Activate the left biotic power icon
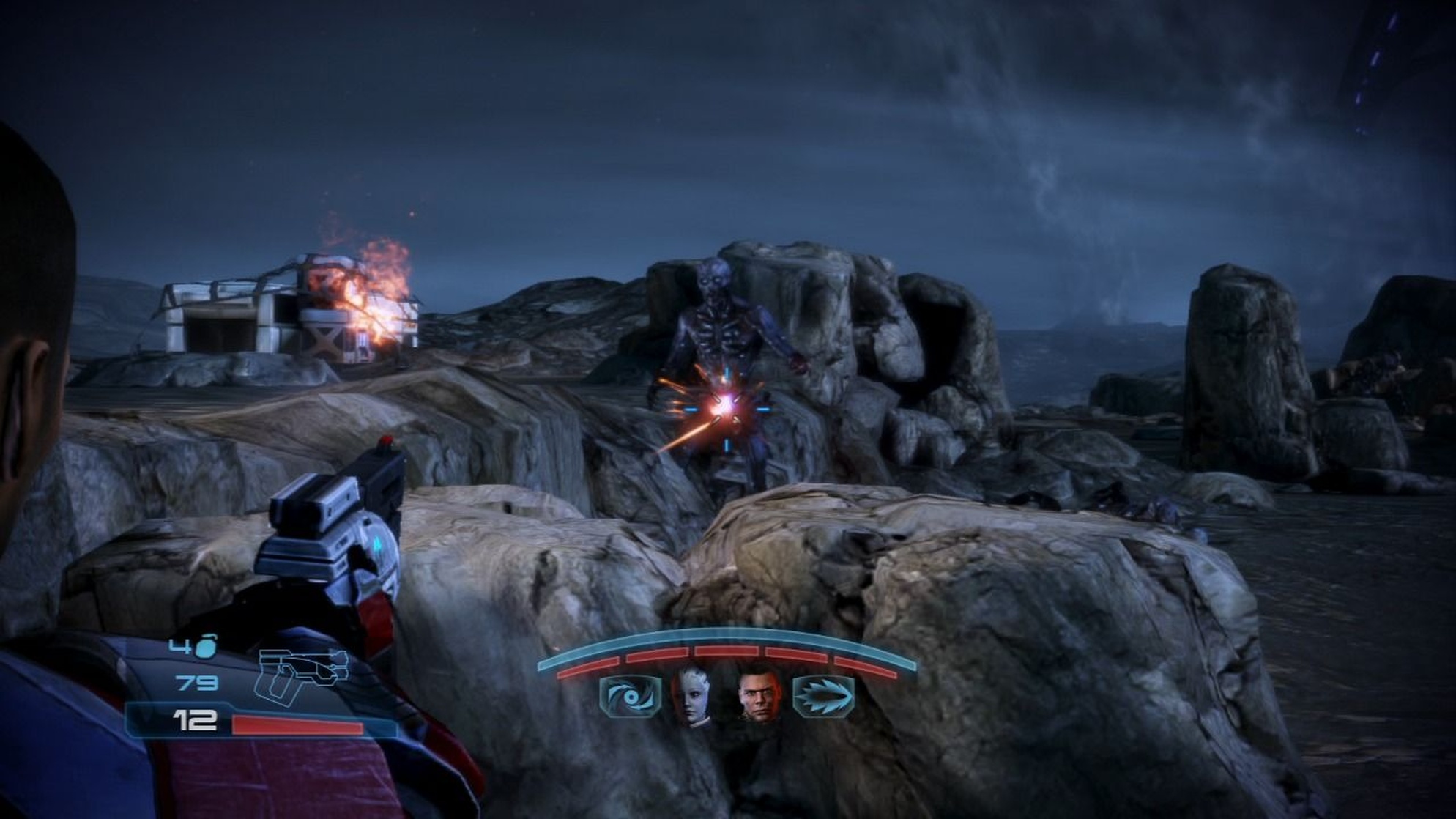Image resolution: width=1456 pixels, height=819 pixels. point(630,696)
